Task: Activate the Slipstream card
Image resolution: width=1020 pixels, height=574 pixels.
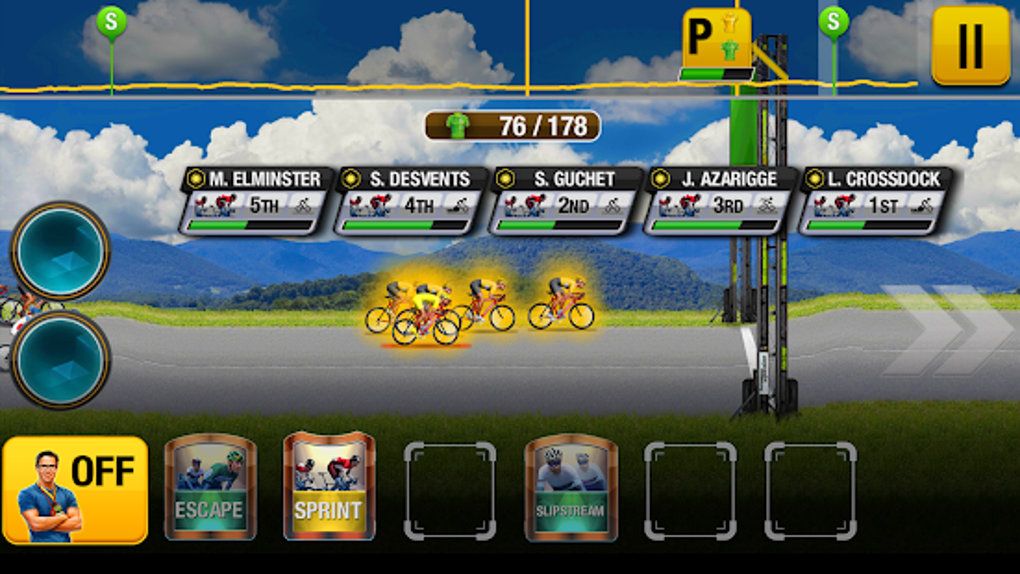Action: coord(570,487)
